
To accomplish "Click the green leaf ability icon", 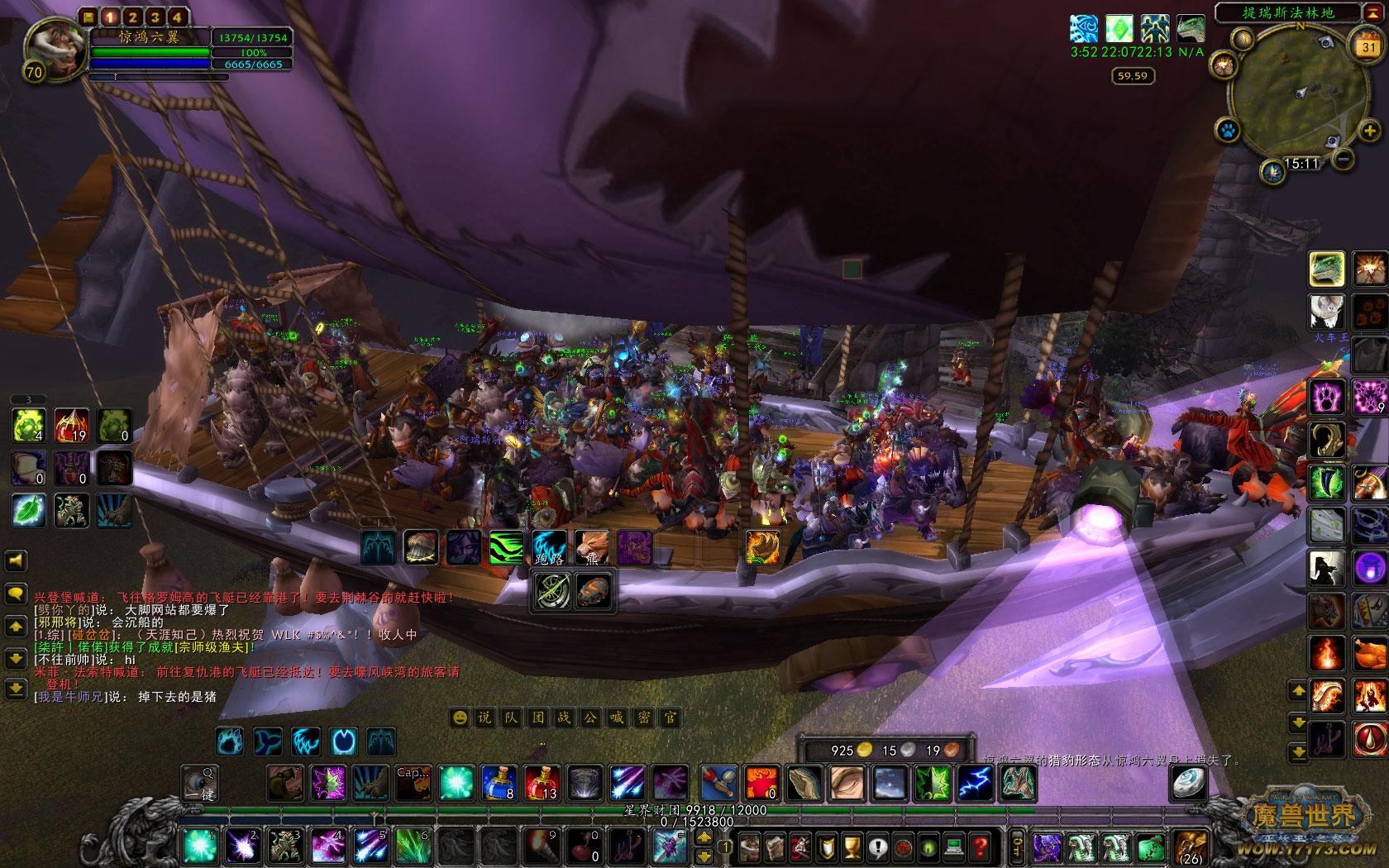I will pos(28,510).
